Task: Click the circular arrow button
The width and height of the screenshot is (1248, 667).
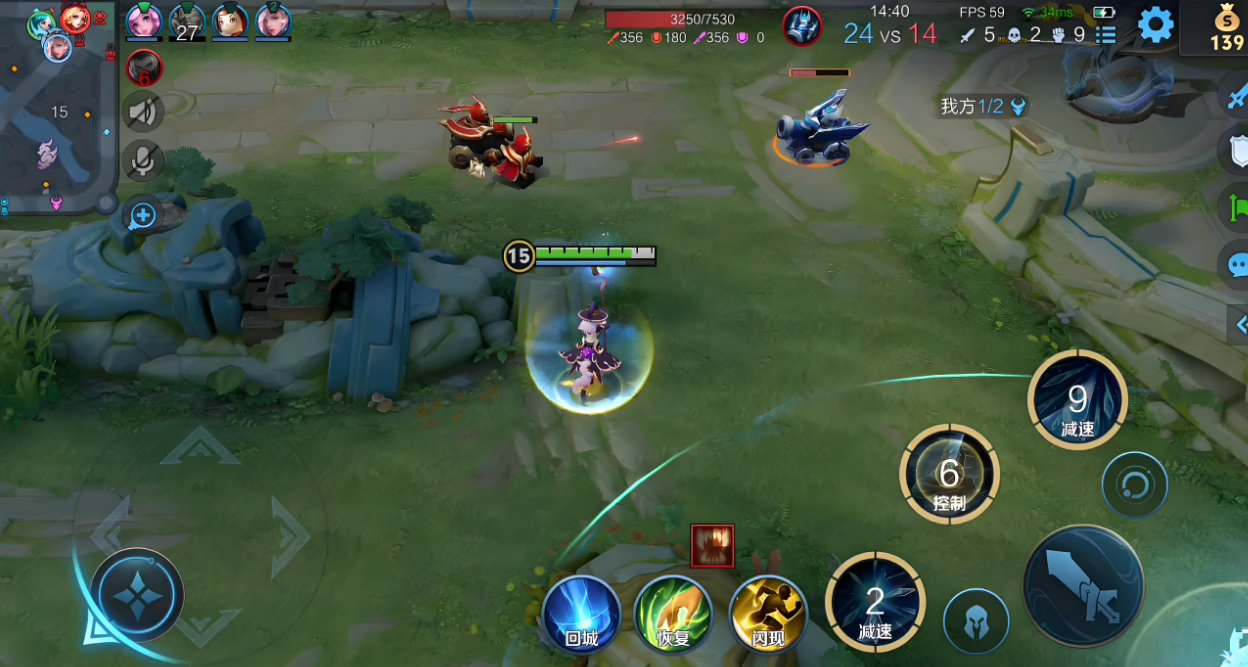Action: coord(1134,485)
